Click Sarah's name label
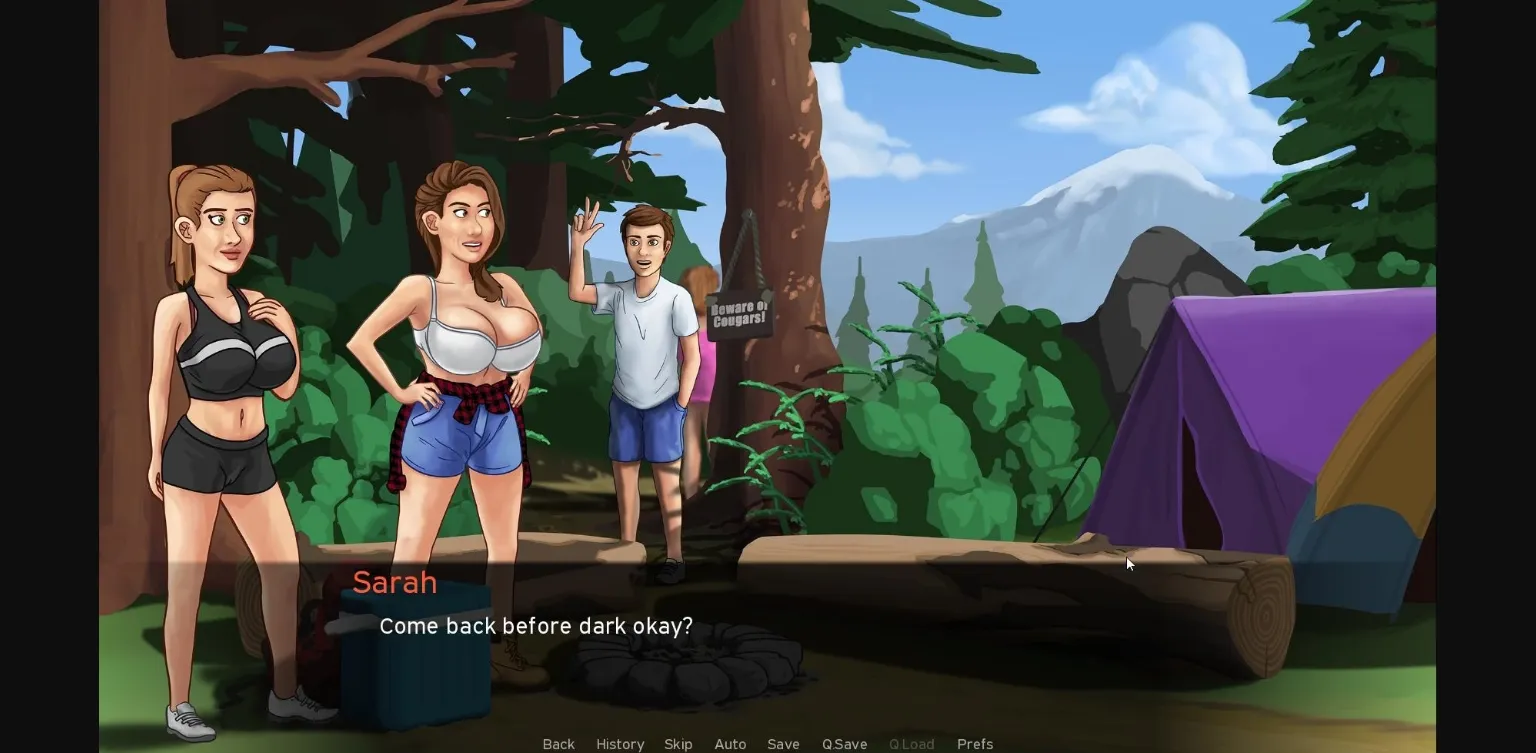This screenshot has width=1536, height=753. 395,583
